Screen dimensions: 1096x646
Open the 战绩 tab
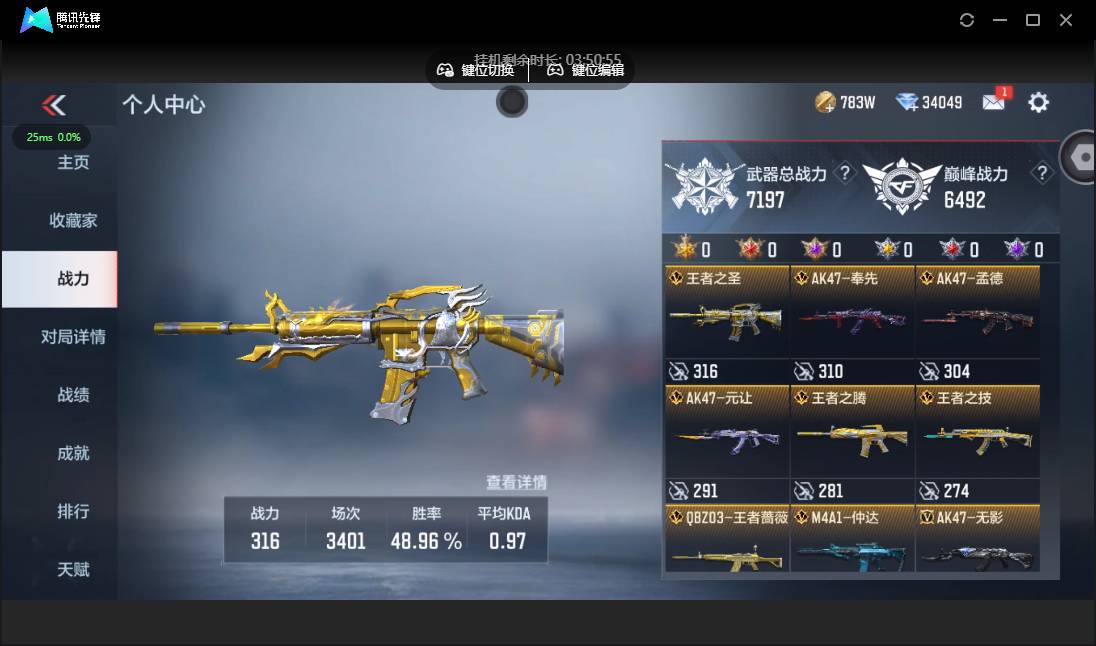pos(73,394)
